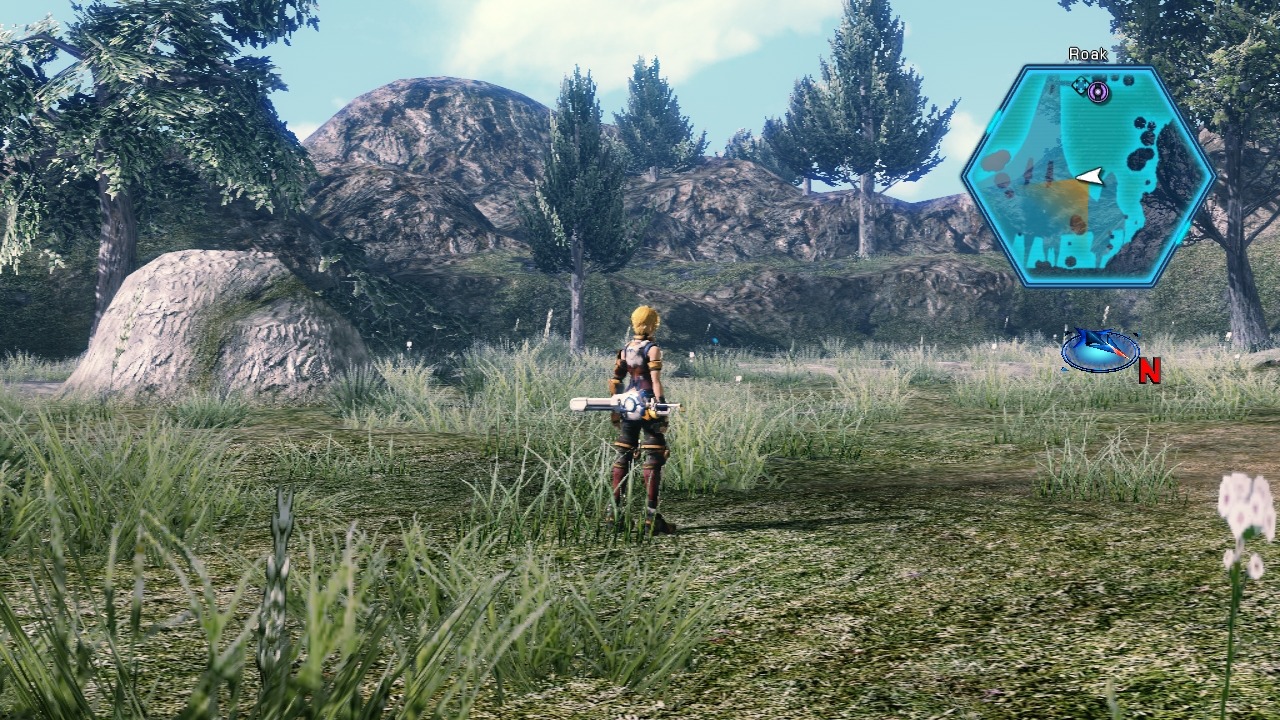This screenshot has width=1280, height=720.
Task: Click the Roak area name label
Action: coord(1088,52)
